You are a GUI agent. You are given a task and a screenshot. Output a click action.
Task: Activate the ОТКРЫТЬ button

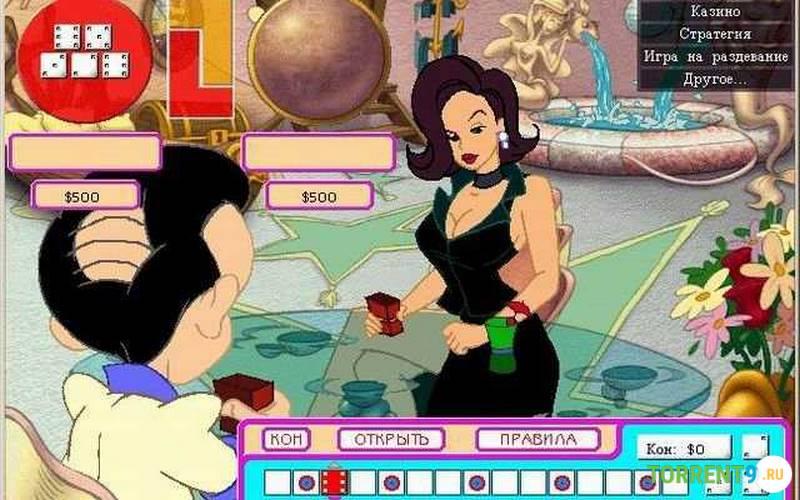click(x=390, y=439)
